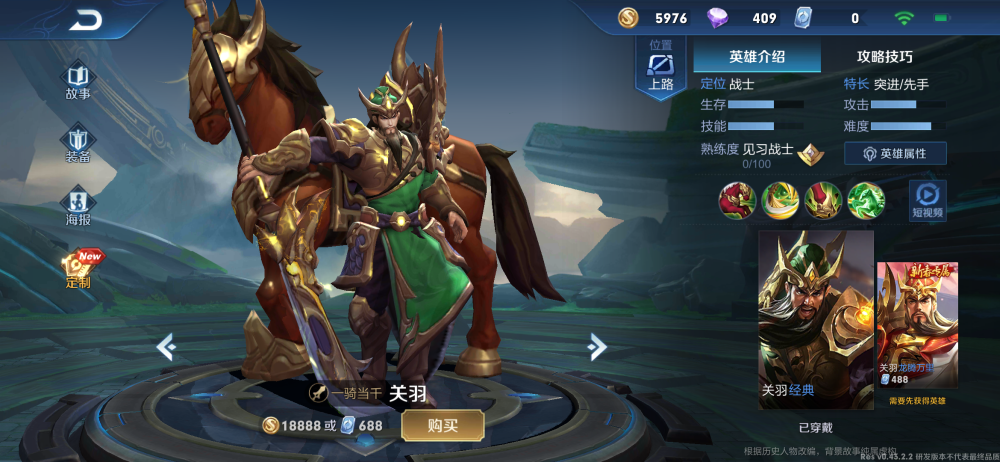Click the purple diamond currency icon
The image size is (1000, 462).
pyautogui.click(x=718, y=18)
